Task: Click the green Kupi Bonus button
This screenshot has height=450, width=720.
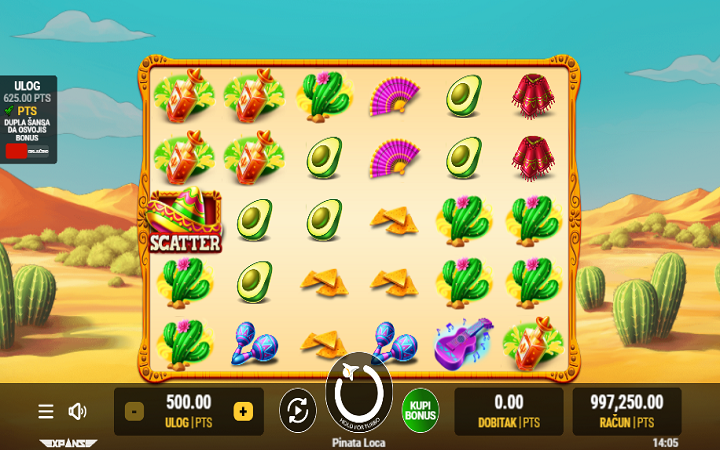Action: tap(421, 411)
